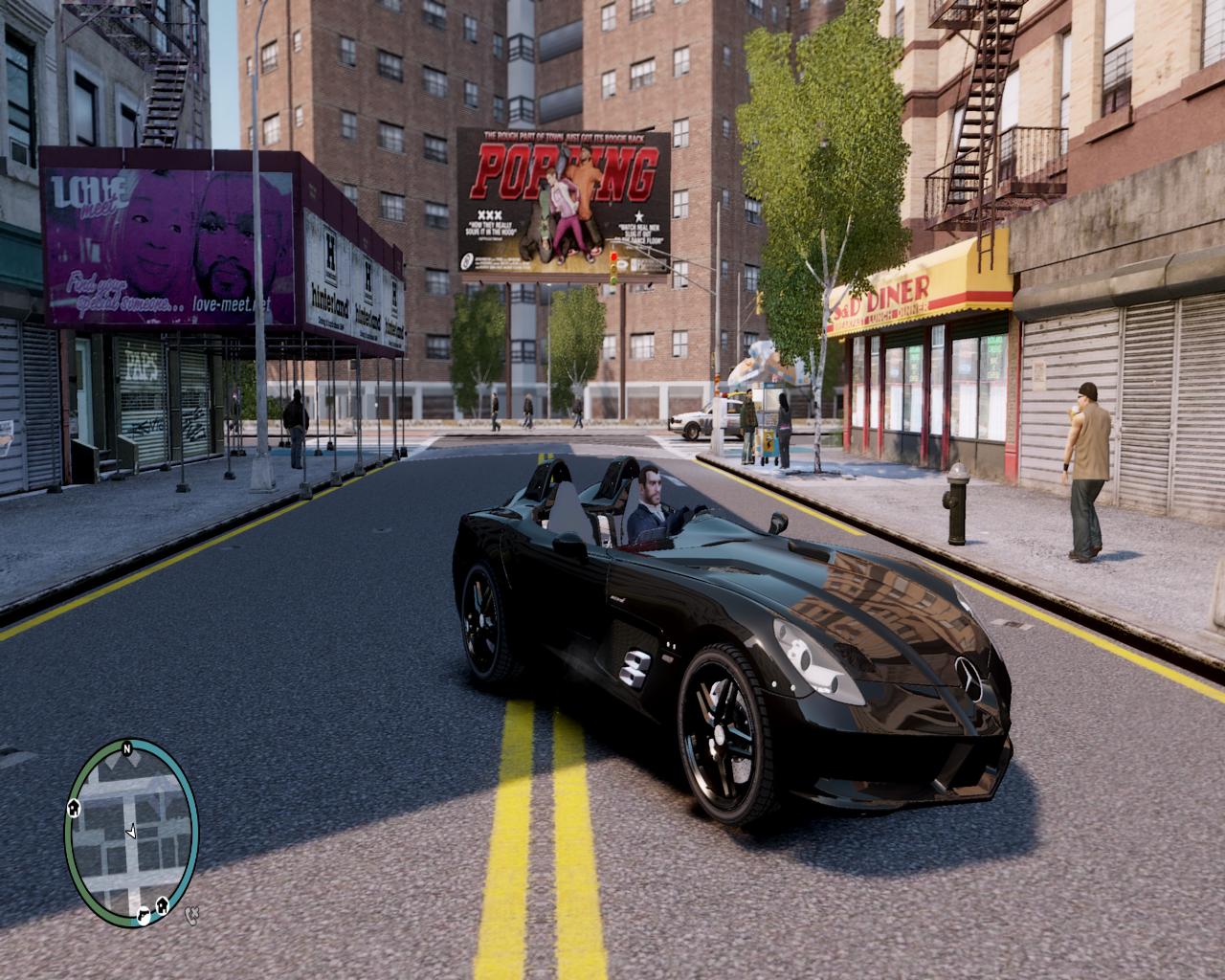Click the minimap radar
This screenshot has height=980, width=1225.
131,830
